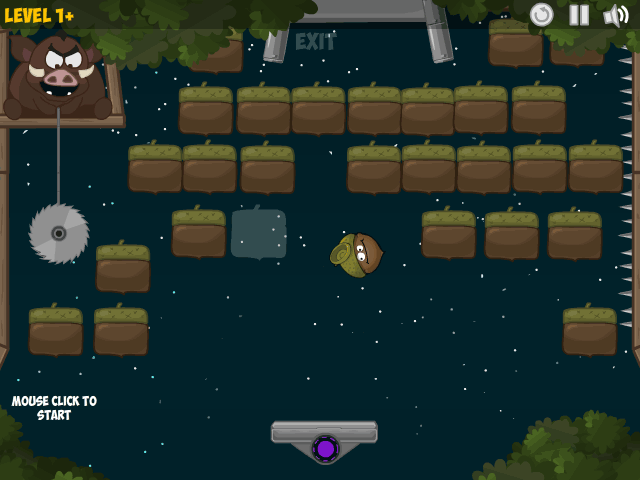The height and width of the screenshot is (480, 640).
Task: Restart the level with the circular arrow
Action: coord(542,14)
